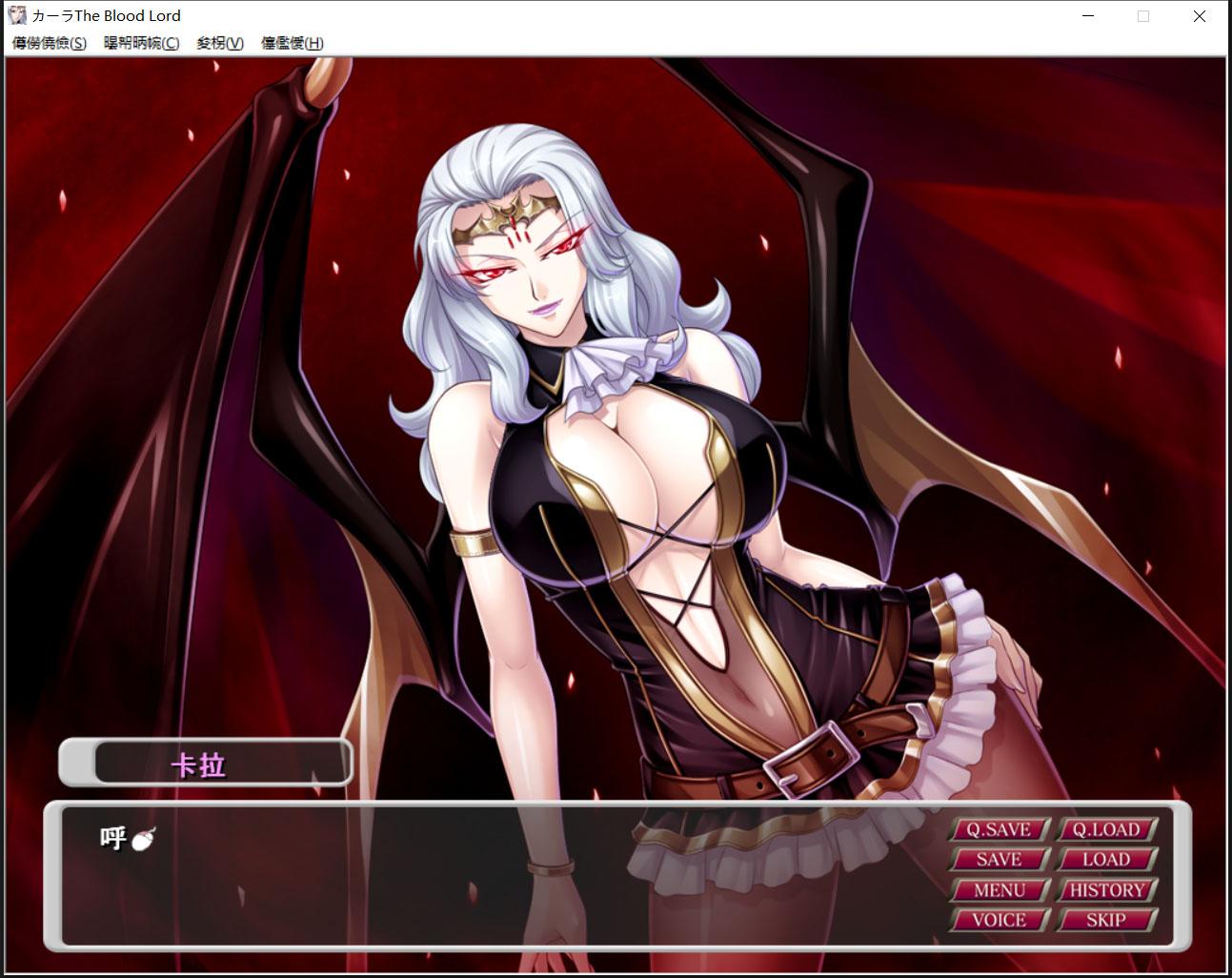Open the HISTORY backlog
The width and height of the screenshot is (1232, 978).
(x=1108, y=889)
